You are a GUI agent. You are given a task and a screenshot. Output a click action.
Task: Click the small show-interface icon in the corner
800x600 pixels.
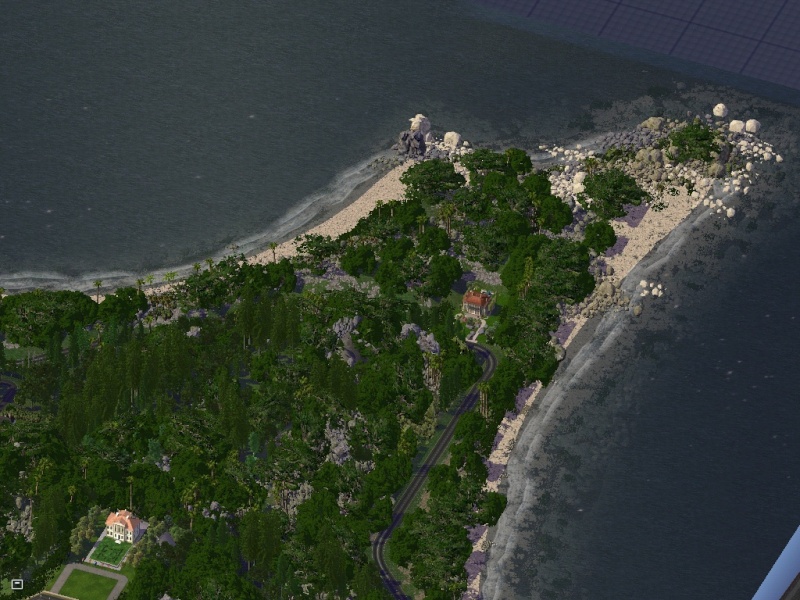pos(17,583)
